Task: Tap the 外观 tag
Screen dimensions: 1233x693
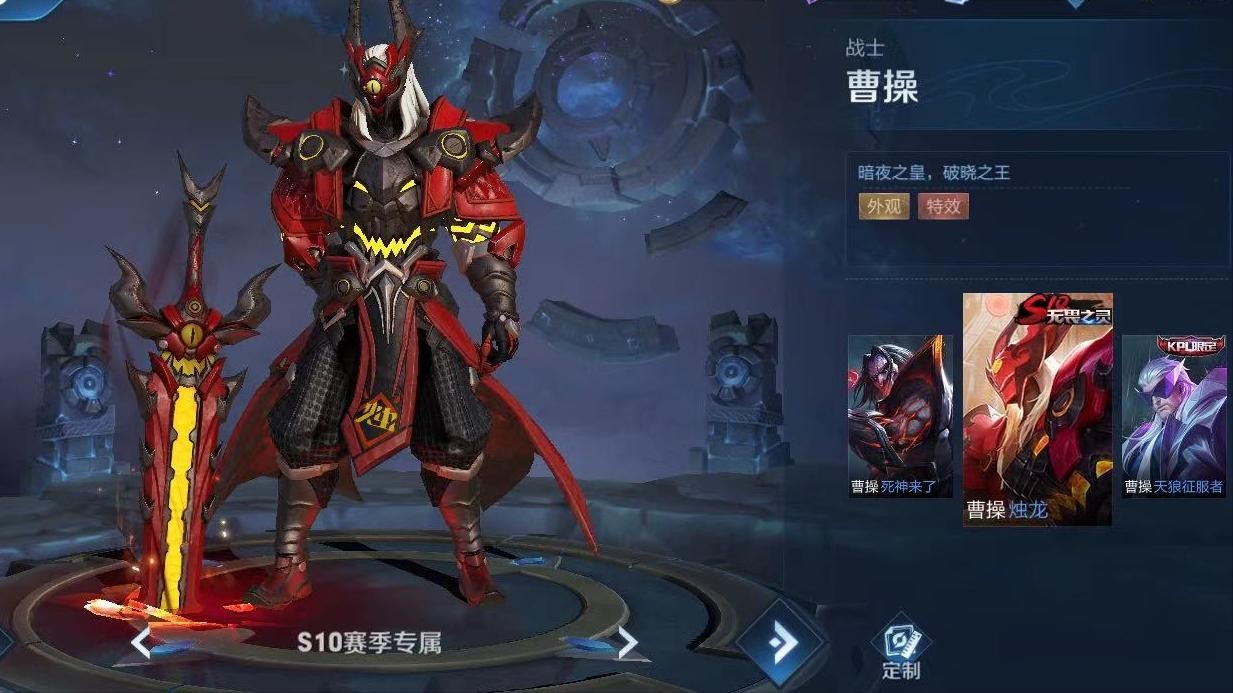Action: (x=884, y=206)
